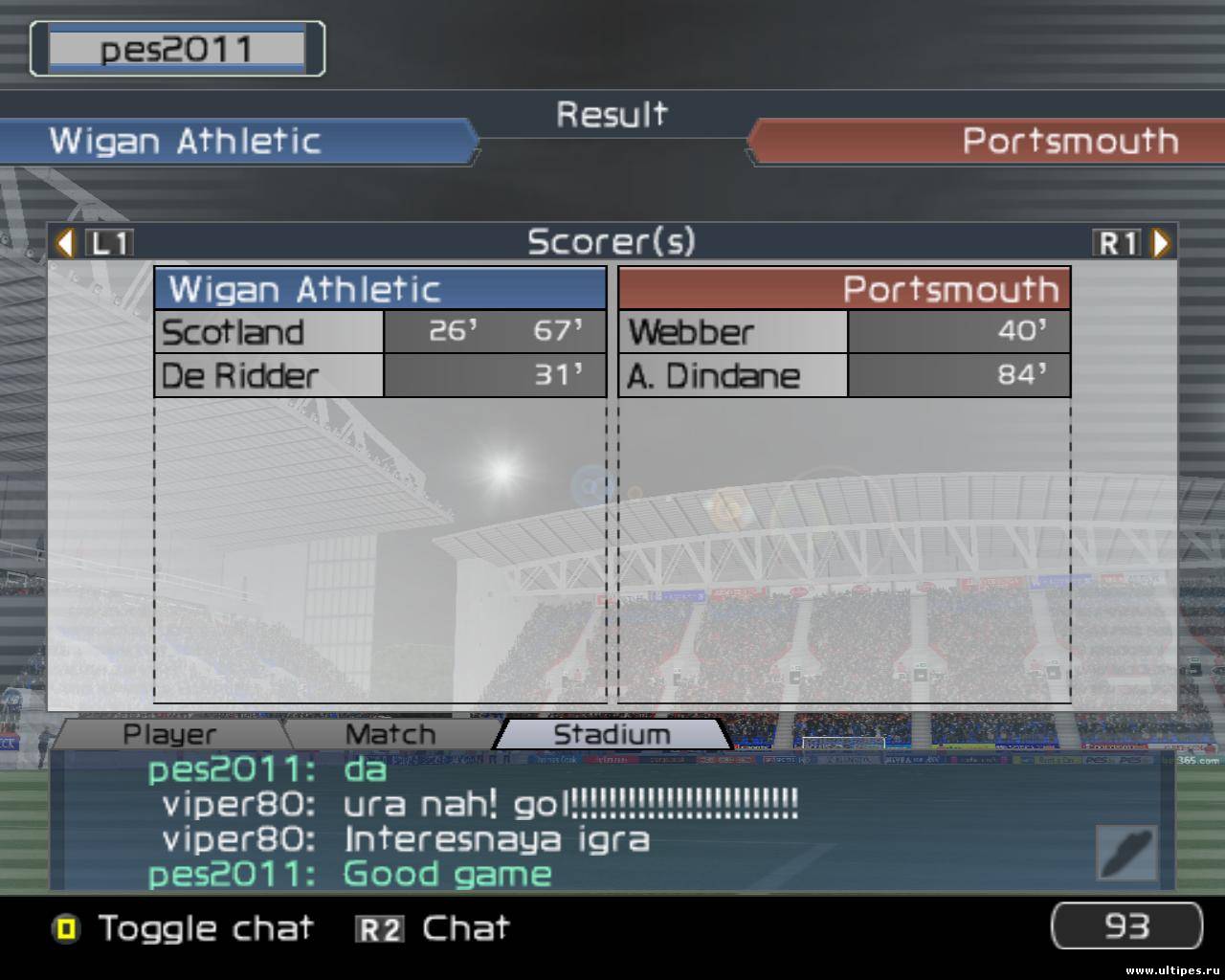
Task: Select Scotland in the Wigan scorers list
Action: (233, 332)
